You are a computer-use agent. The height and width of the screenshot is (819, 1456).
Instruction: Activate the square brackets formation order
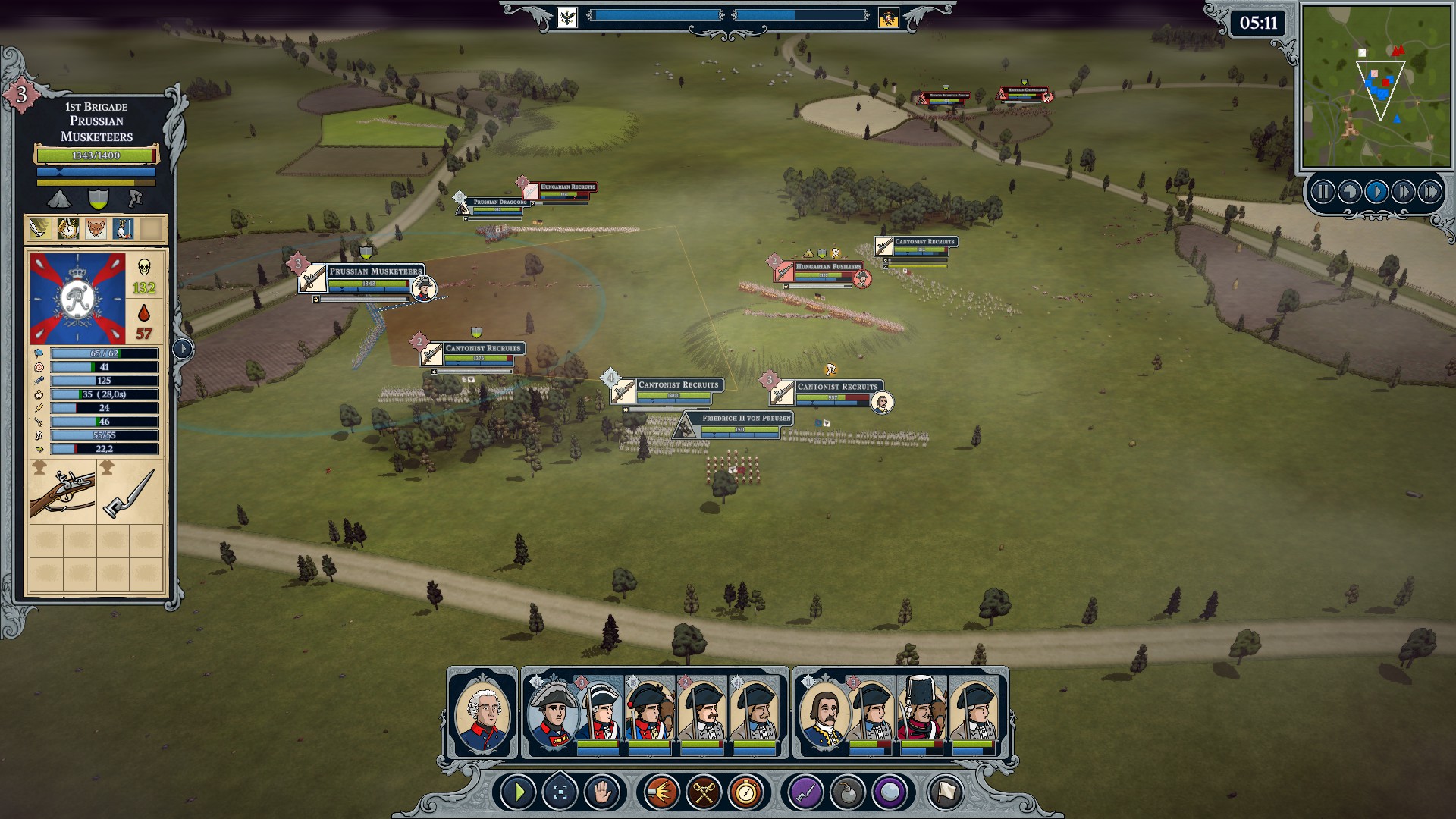pyautogui.click(x=560, y=793)
